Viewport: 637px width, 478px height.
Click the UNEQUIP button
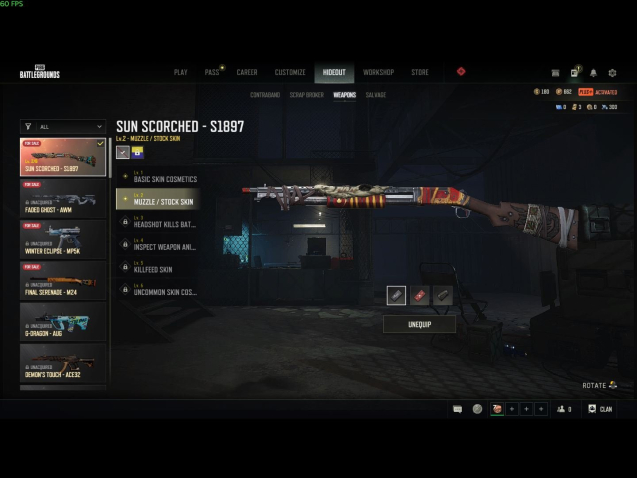[x=419, y=325]
